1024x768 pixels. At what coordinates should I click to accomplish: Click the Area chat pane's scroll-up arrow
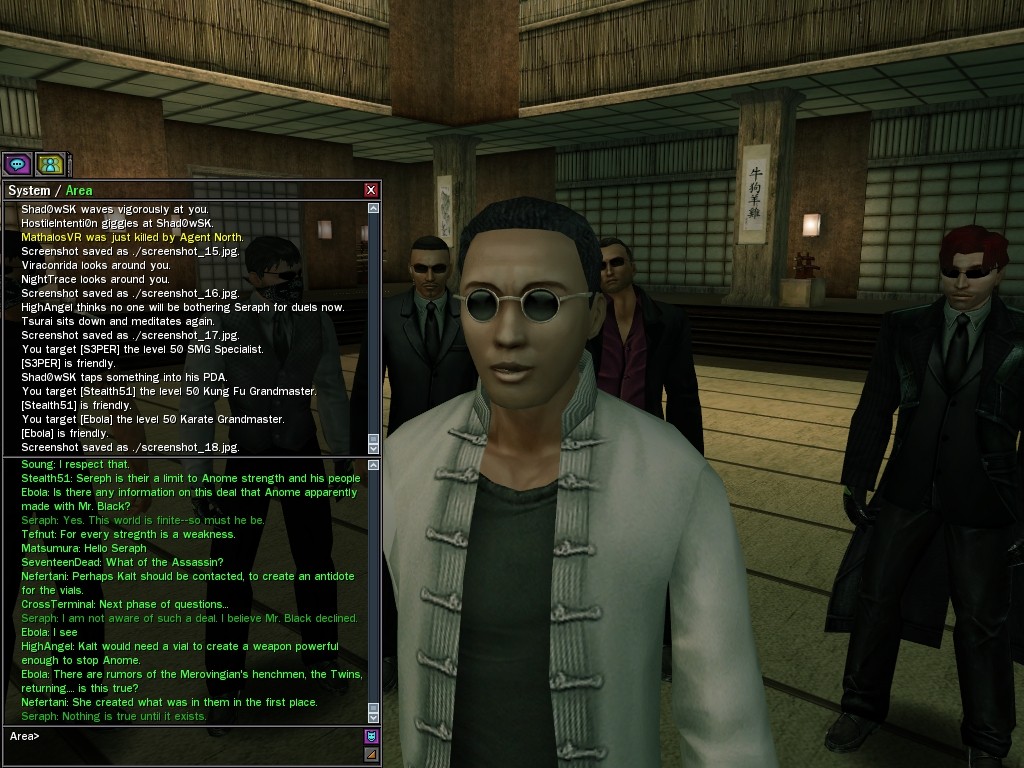374,465
